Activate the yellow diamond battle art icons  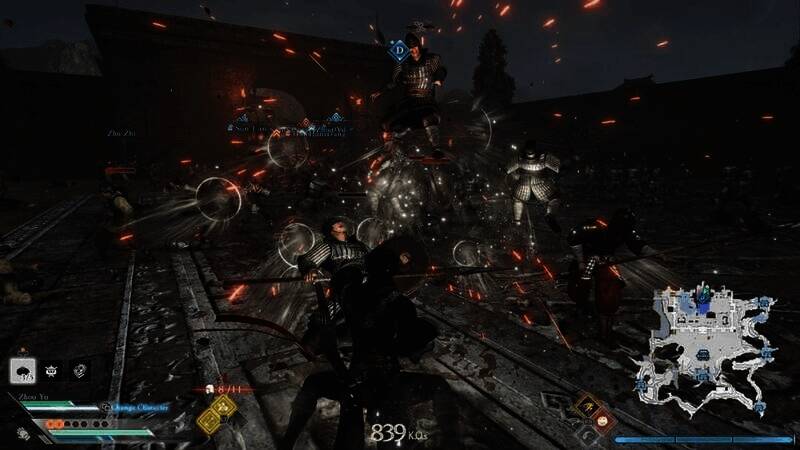(216, 412)
